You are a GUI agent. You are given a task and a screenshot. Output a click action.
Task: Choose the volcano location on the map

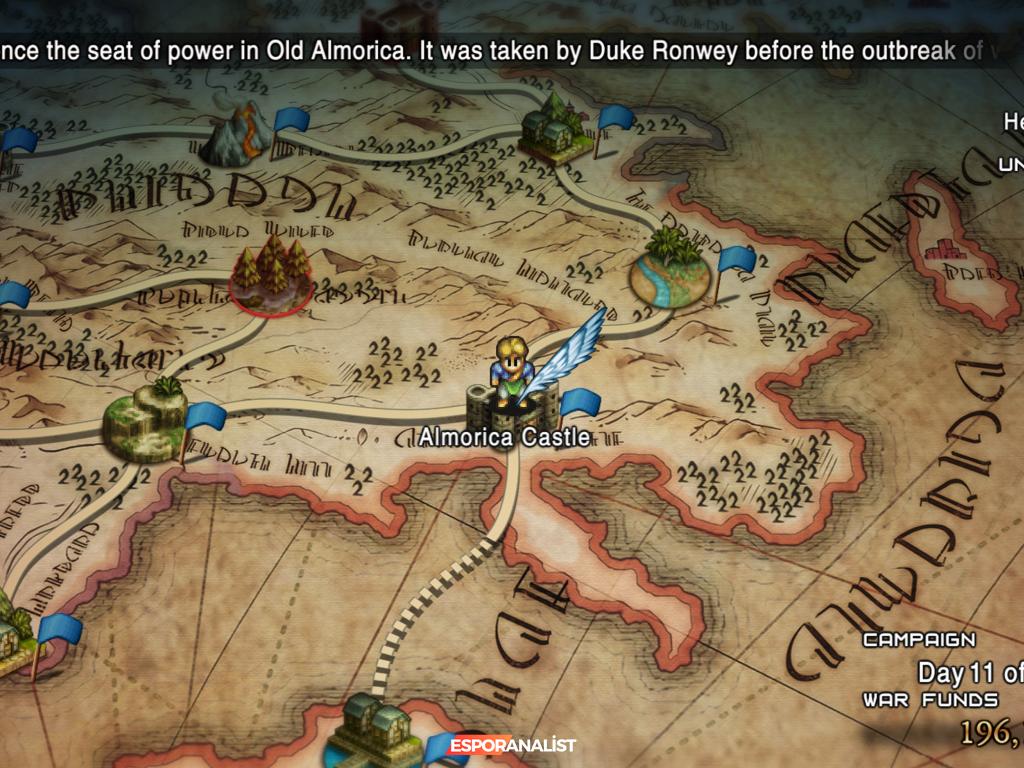pyautogui.click(x=236, y=136)
